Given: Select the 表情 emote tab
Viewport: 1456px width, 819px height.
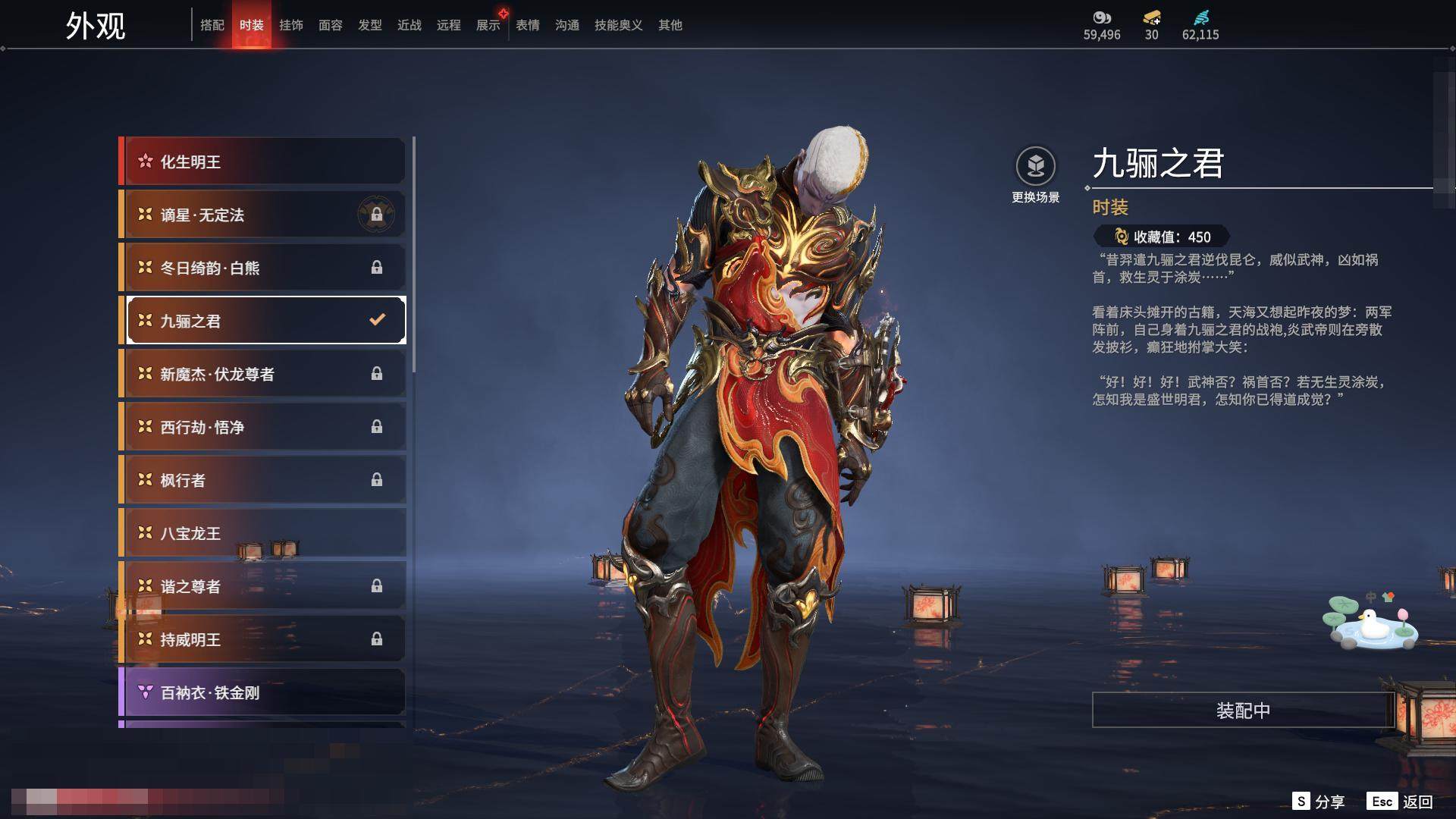Looking at the screenshot, I should click(x=528, y=25).
